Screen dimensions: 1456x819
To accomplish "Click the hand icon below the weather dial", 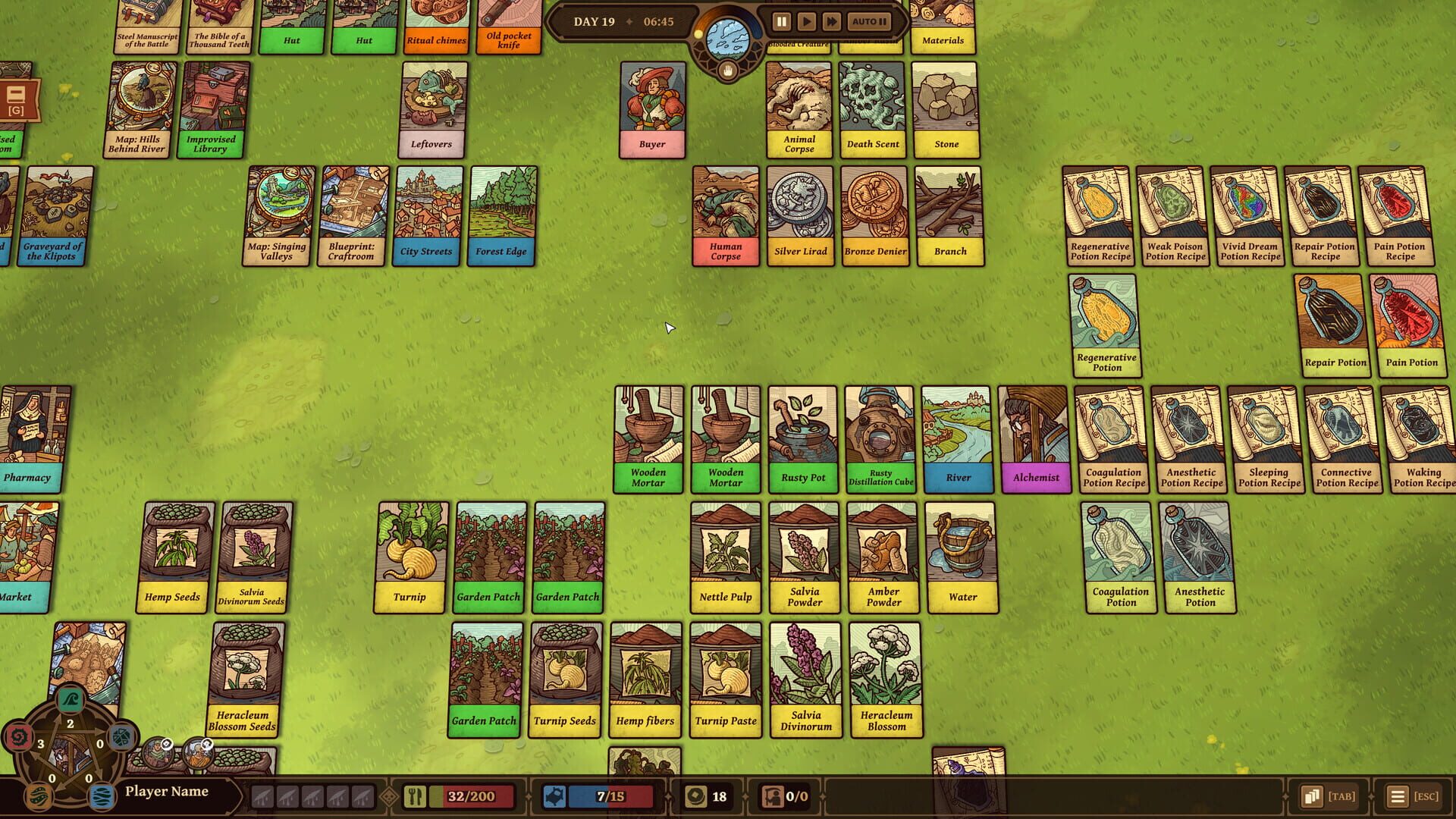I will point(728,71).
